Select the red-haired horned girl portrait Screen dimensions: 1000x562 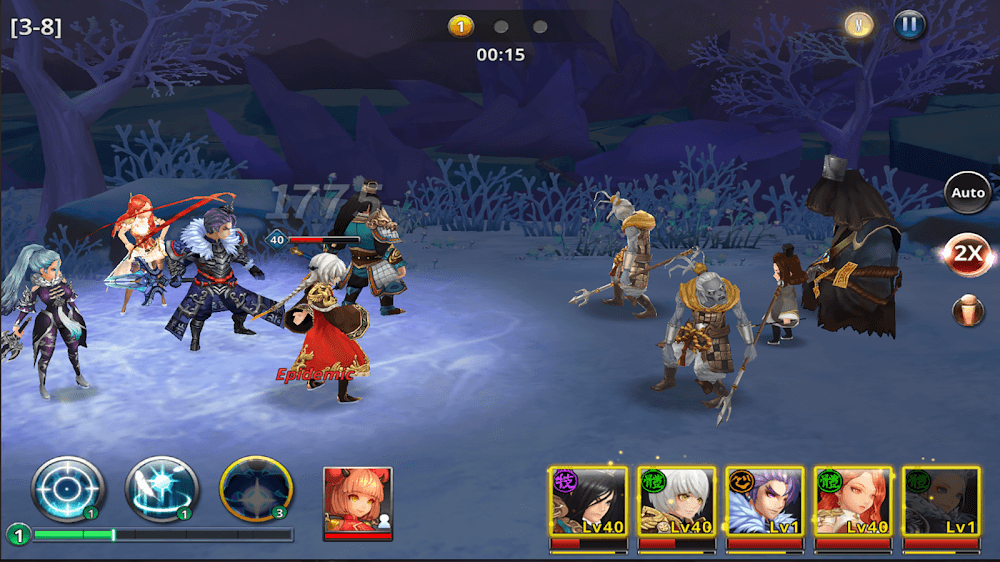pyautogui.click(x=358, y=501)
